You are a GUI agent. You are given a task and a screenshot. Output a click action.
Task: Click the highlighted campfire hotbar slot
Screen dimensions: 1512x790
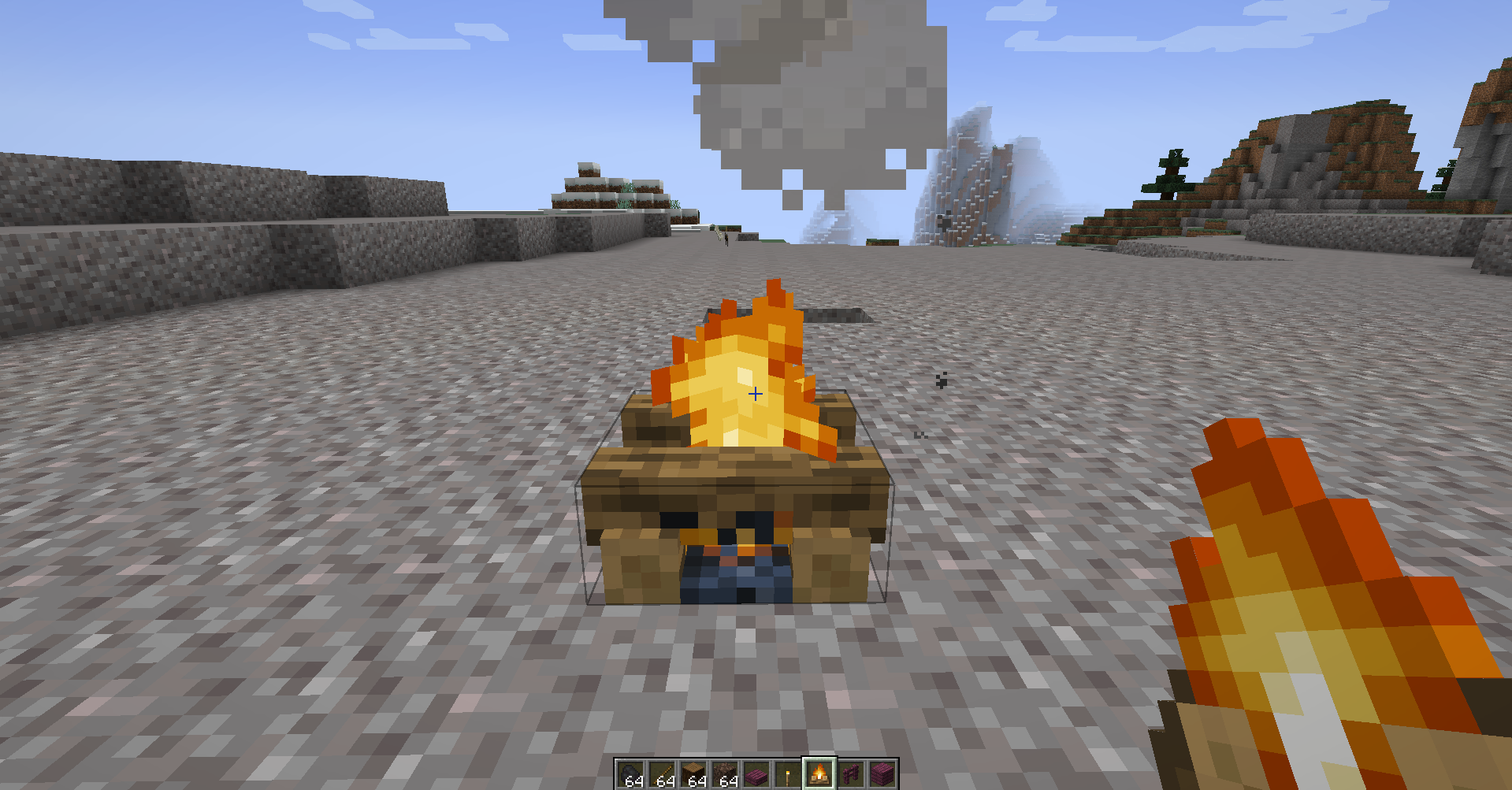(819, 774)
